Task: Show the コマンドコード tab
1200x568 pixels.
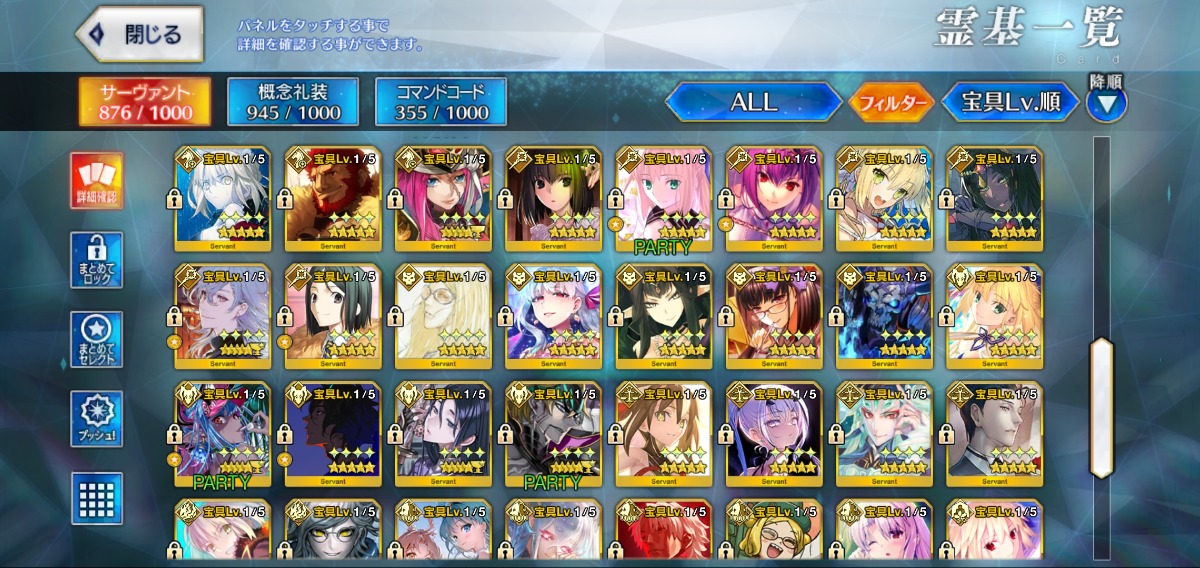Action: (441, 102)
